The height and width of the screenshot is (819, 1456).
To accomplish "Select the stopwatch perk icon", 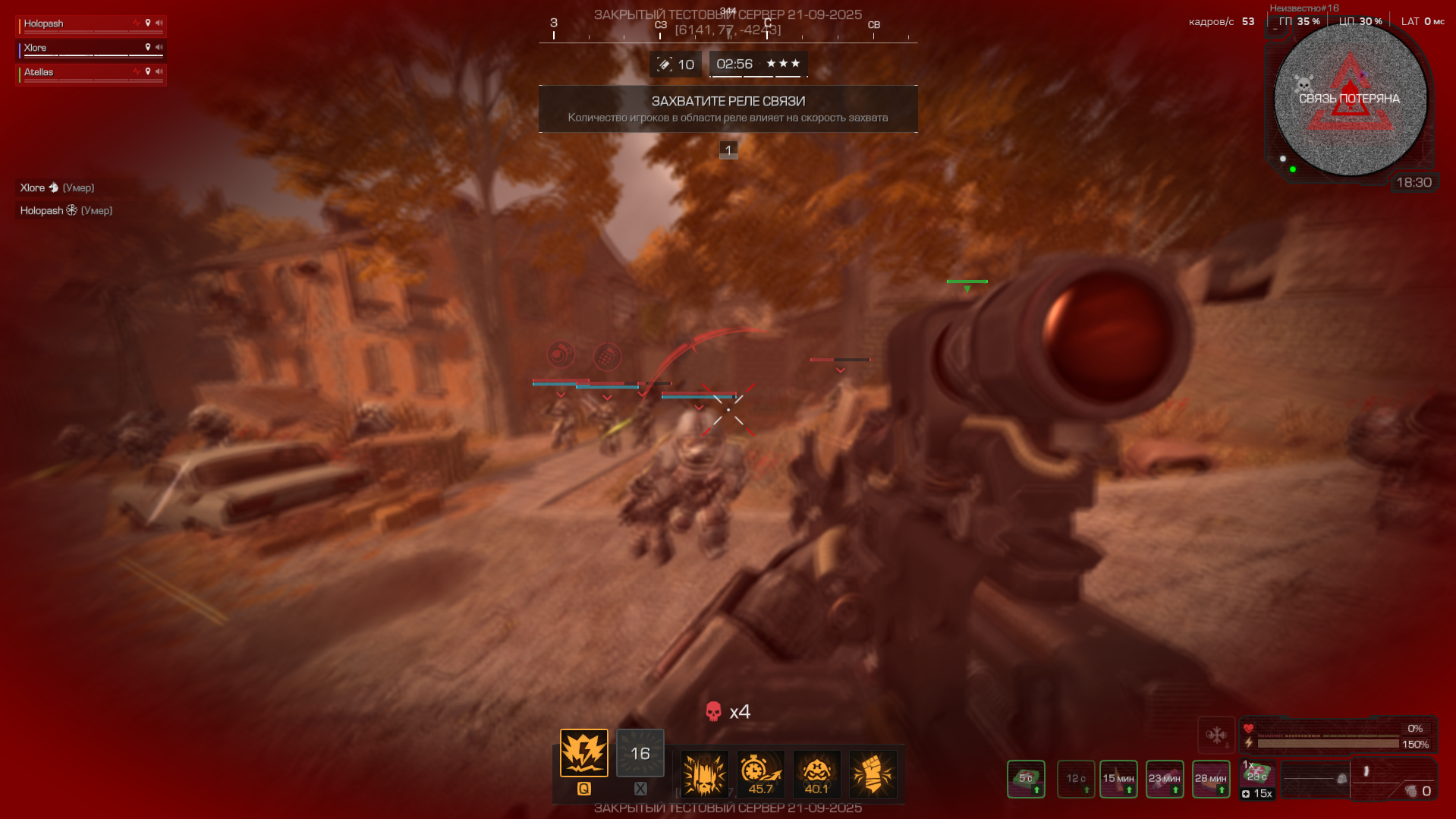I will tap(760, 773).
